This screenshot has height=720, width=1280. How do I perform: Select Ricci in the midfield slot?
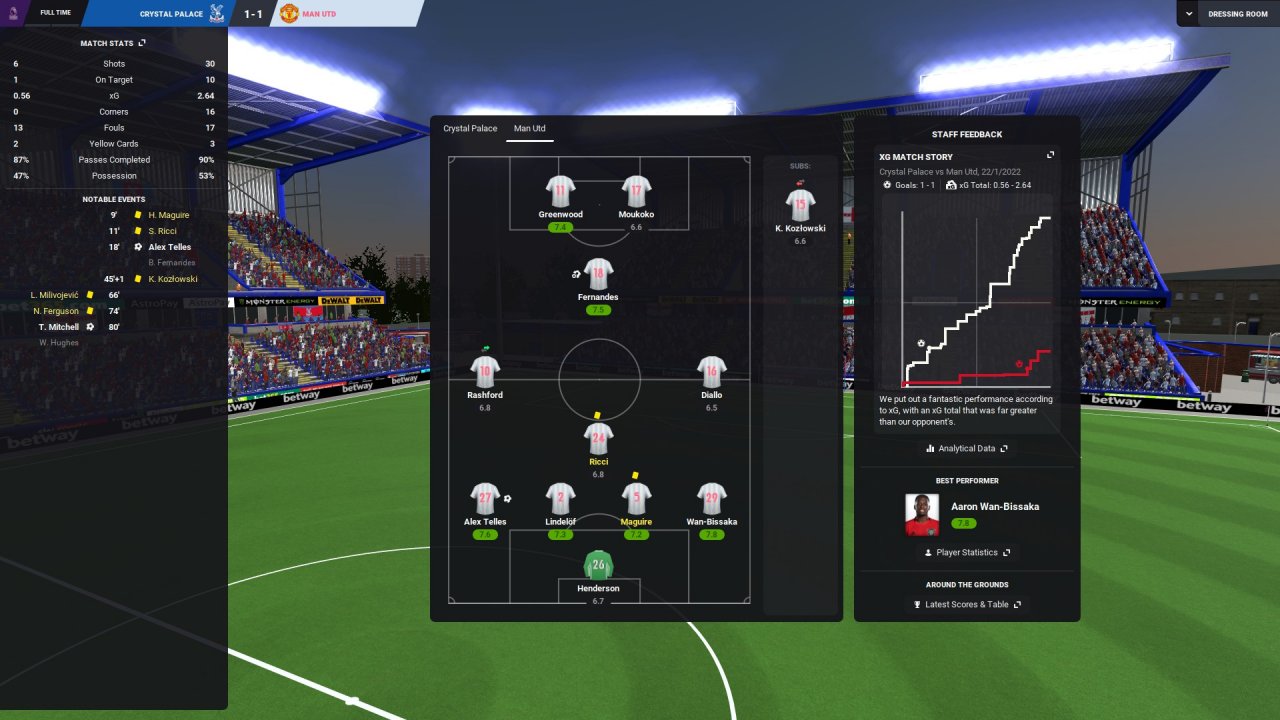click(x=598, y=438)
